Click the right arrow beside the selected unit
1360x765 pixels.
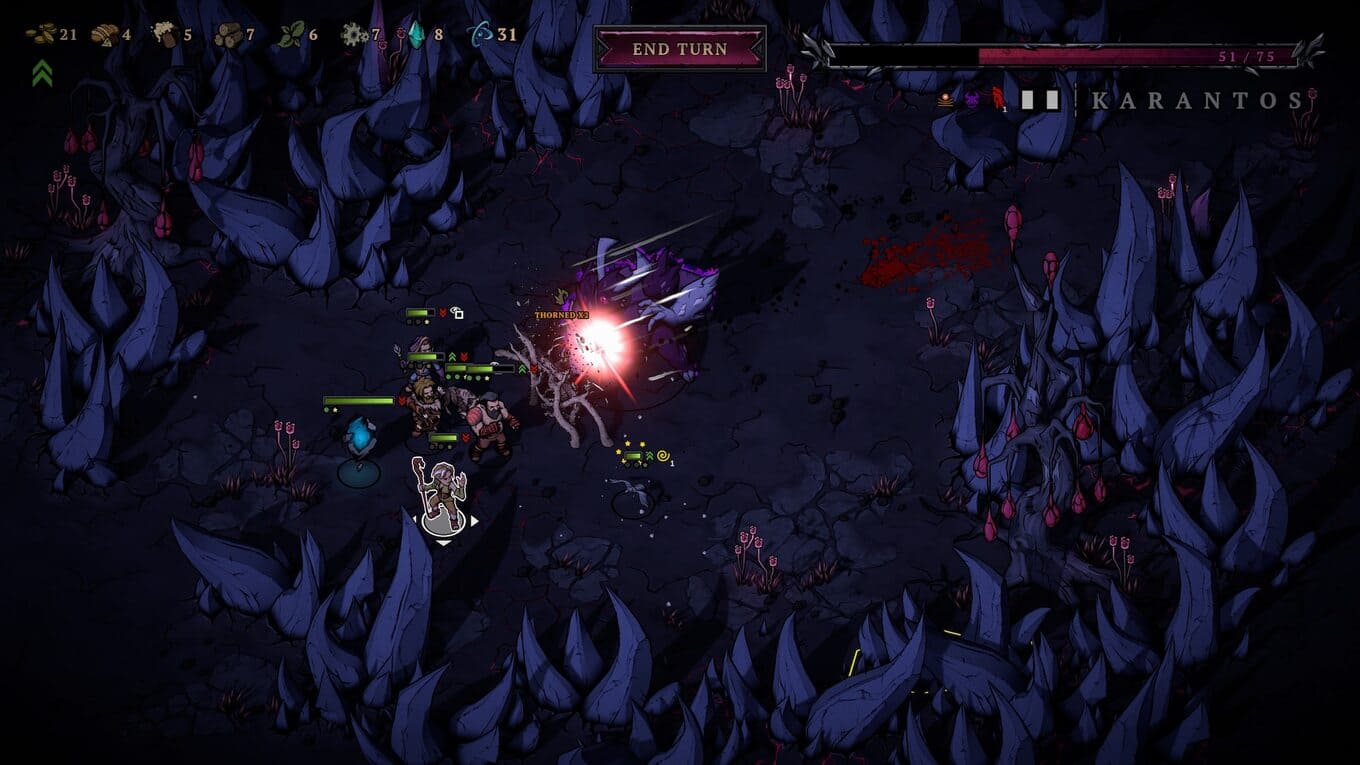(x=475, y=521)
